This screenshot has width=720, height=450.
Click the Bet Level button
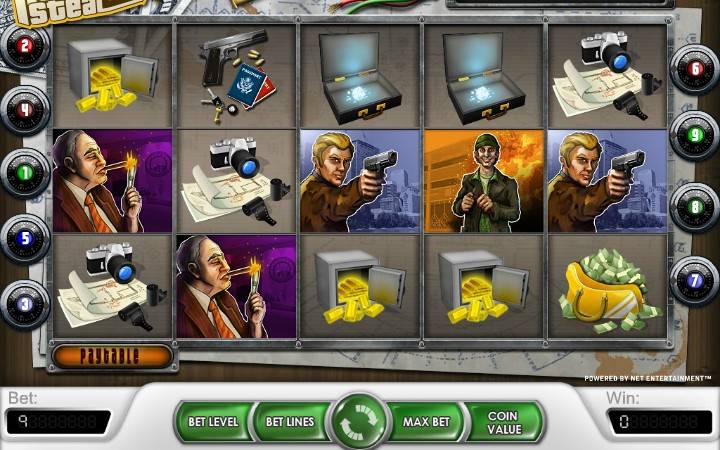point(213,421)
